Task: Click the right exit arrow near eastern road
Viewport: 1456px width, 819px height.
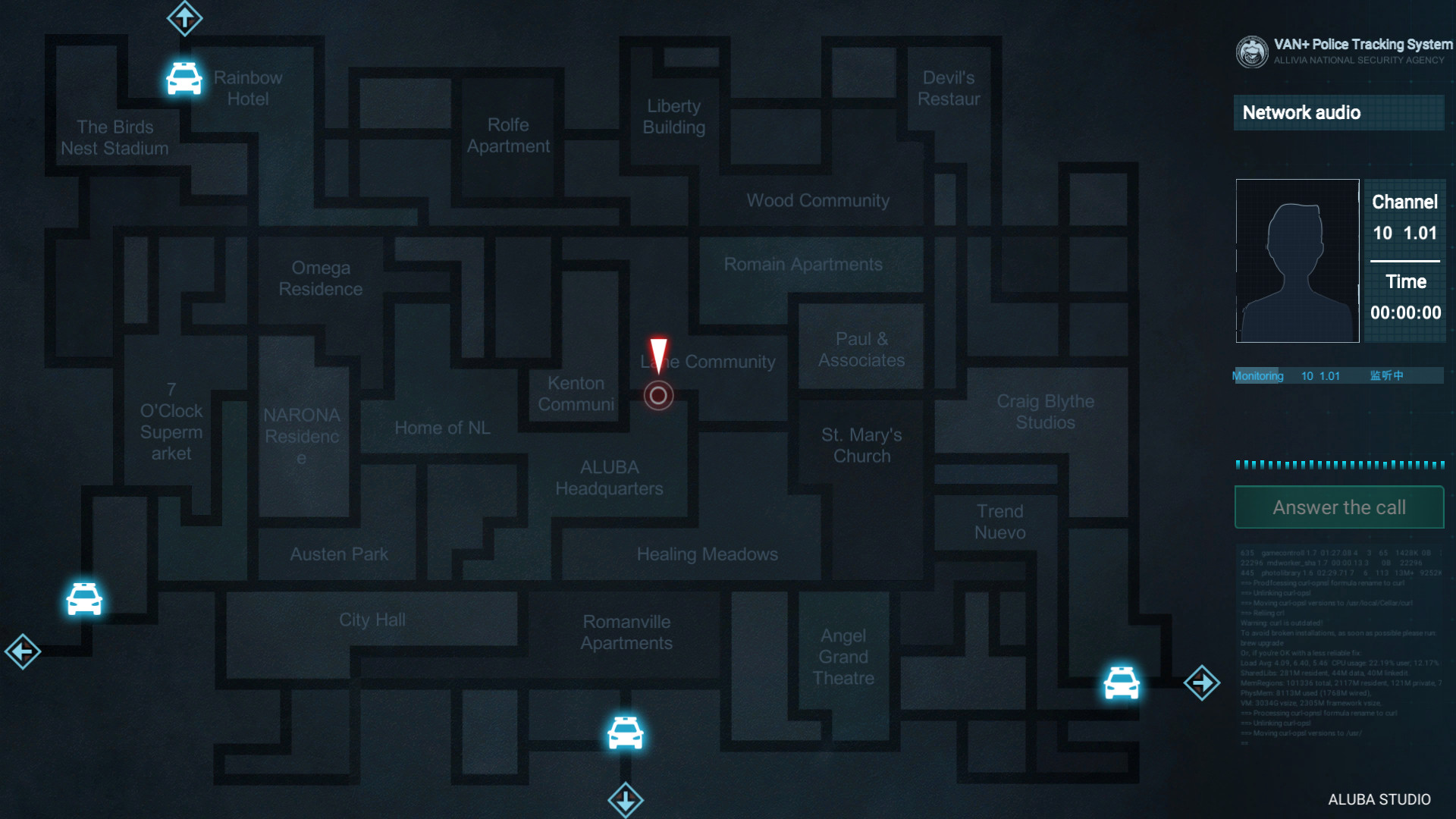Action: coord(1202,682)
